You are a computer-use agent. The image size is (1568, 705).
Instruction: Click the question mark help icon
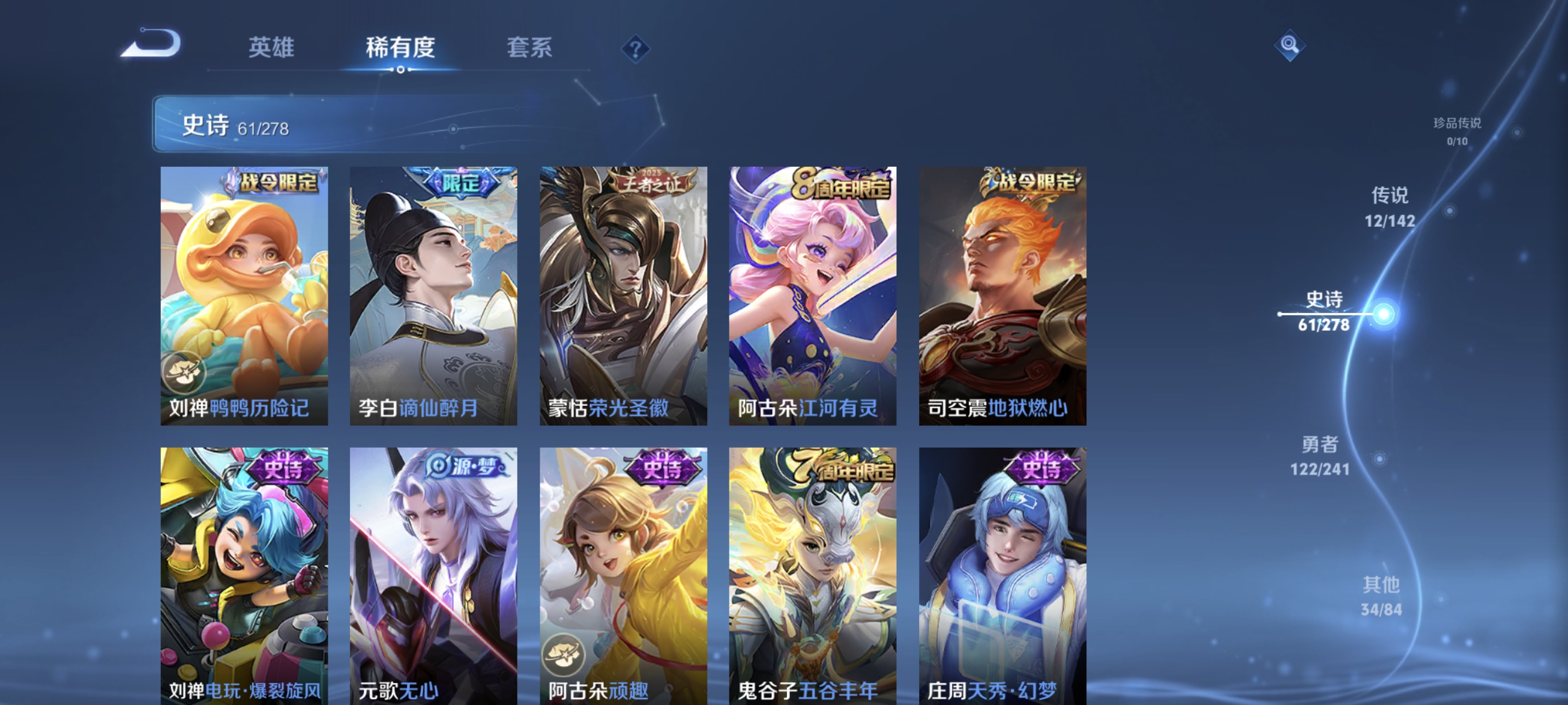point(635,50)
